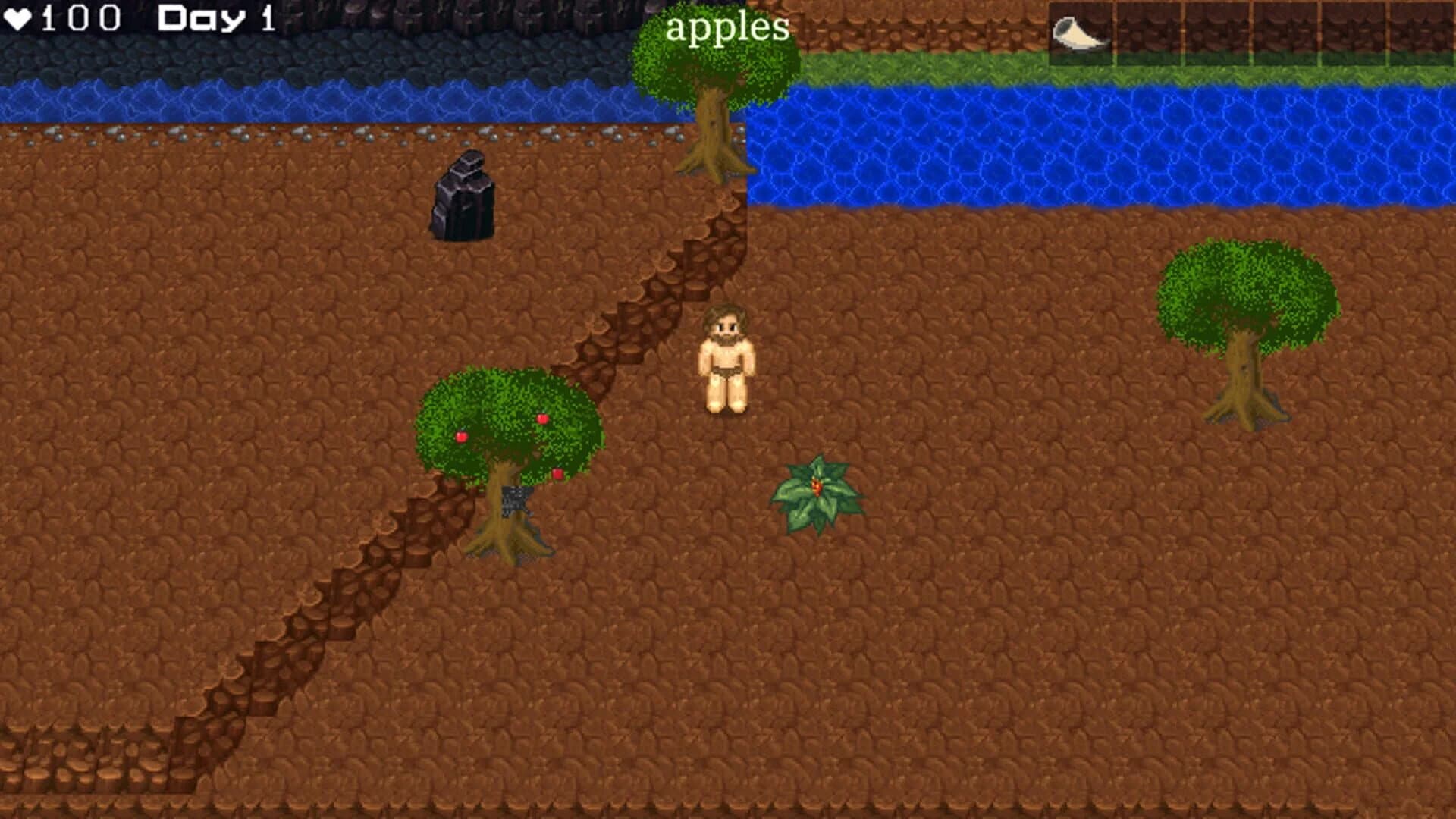
Task: Click the blue river water
Action: click(1062, 144)
